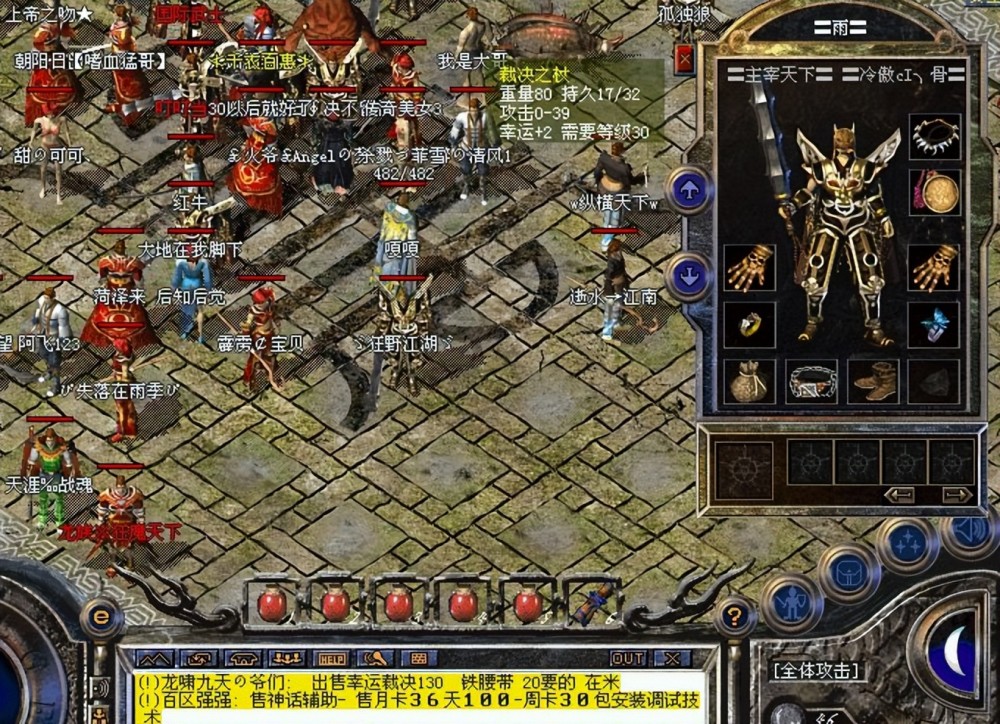The height and width of the screenshot is (724, 1000).
Task: Select the dark stone equipment slot
Action: pyautogui.click(x=935, y=381)
